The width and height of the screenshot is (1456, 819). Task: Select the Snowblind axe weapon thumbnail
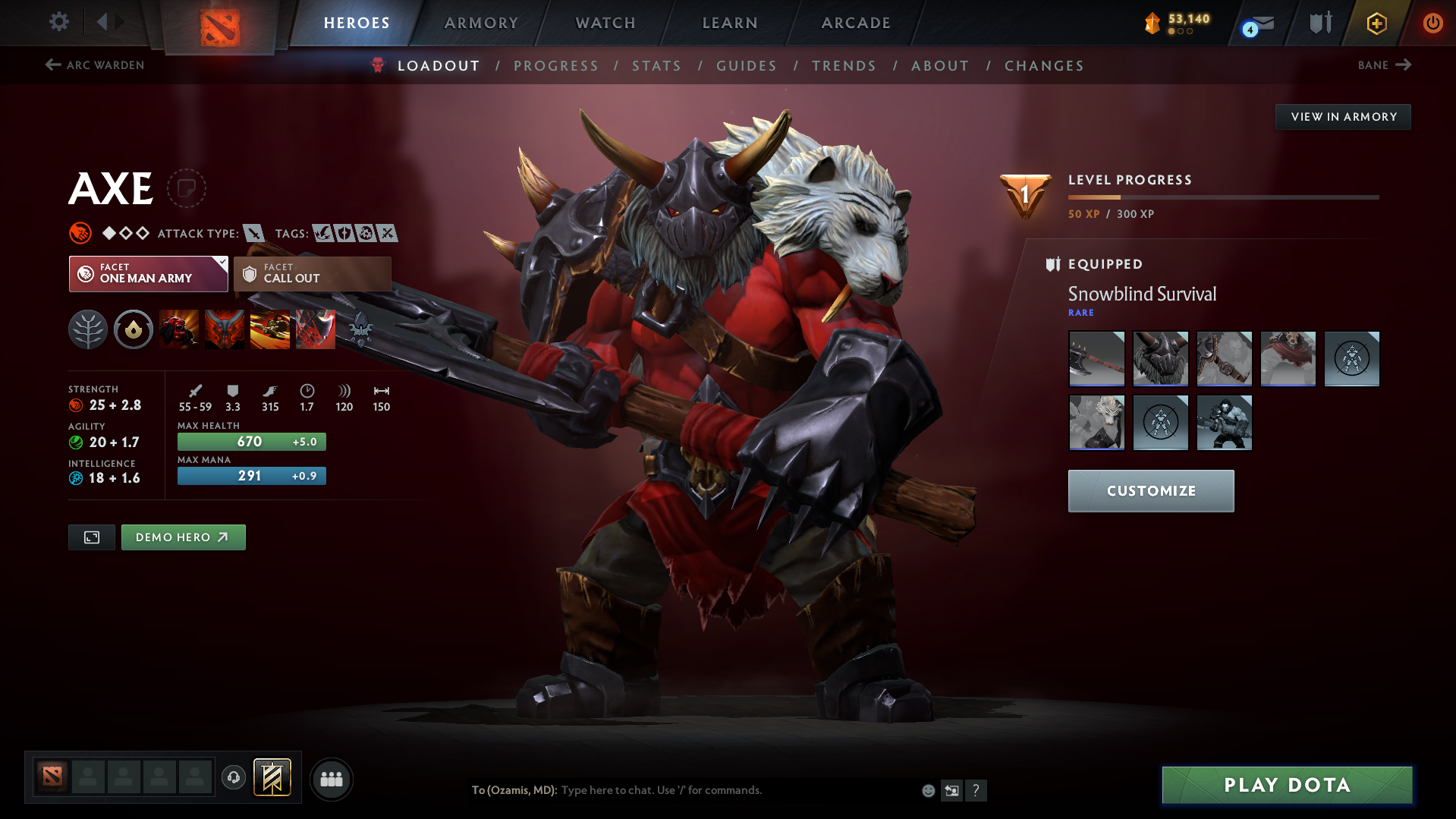click(1096, 358)
